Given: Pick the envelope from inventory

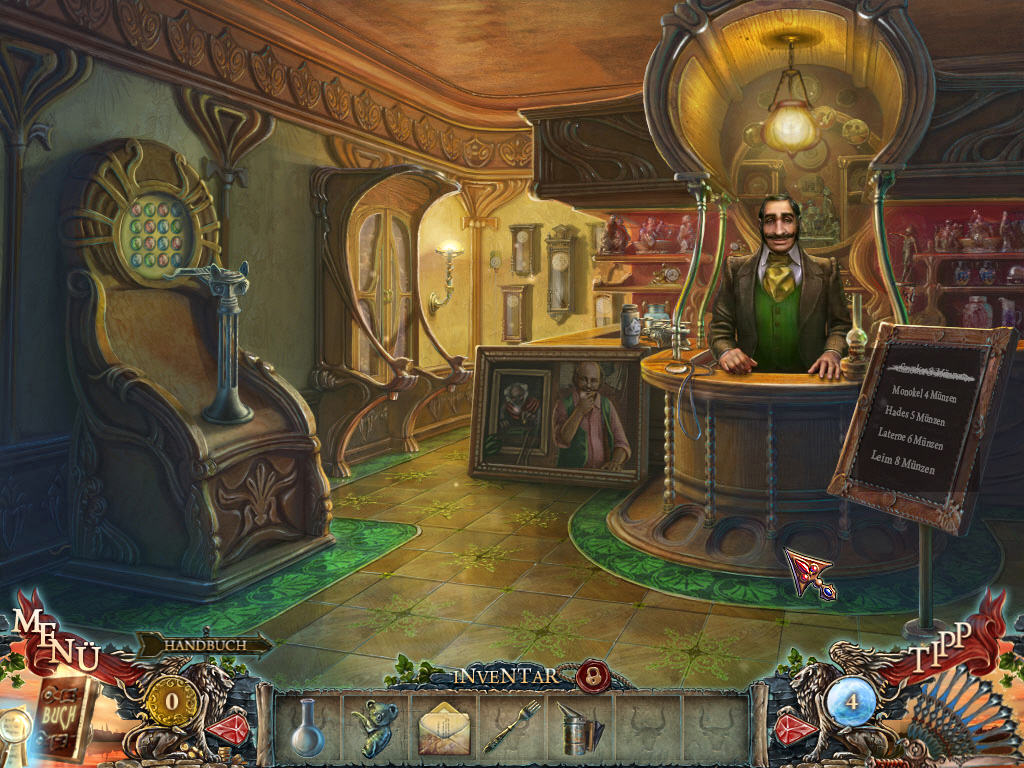Looking at the screenshot, I should (442, 727).
